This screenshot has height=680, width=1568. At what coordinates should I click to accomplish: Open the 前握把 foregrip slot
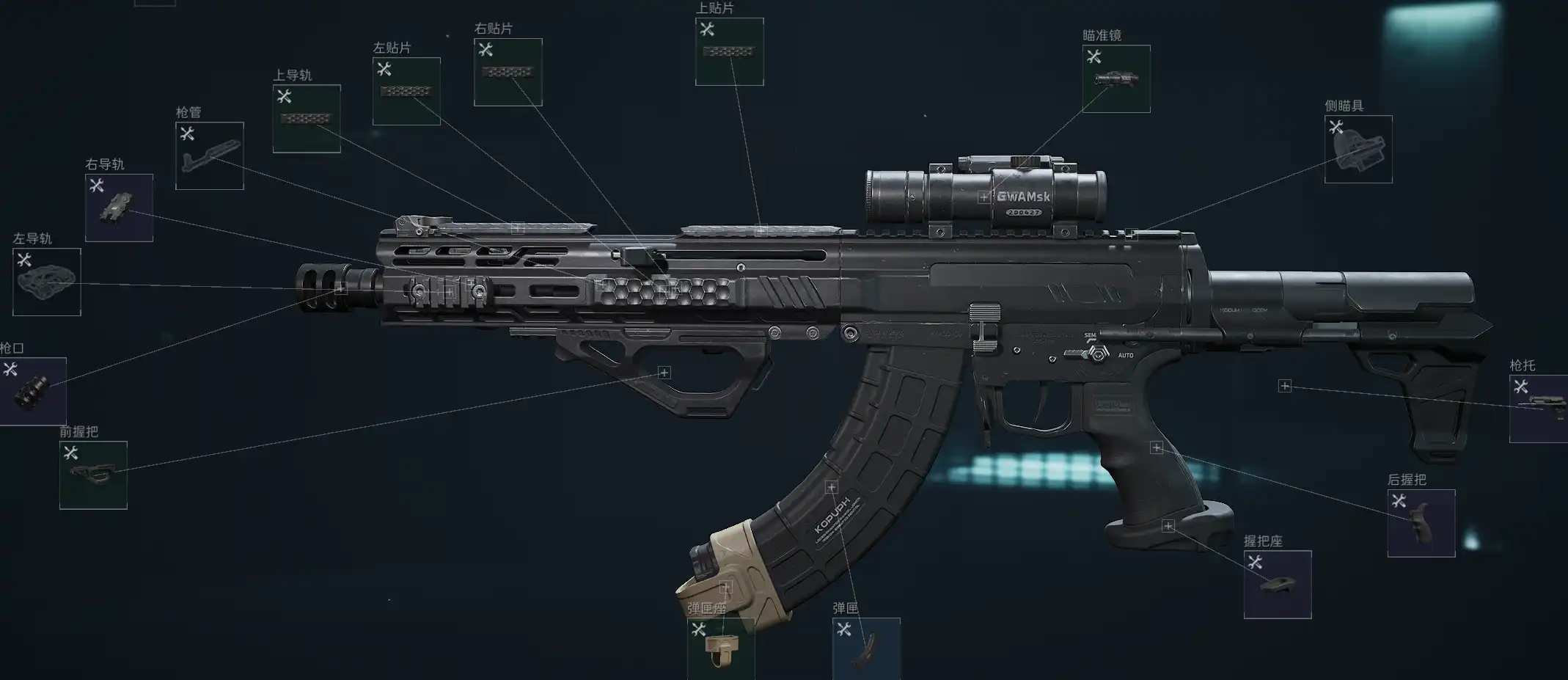(x=93, y=475)
